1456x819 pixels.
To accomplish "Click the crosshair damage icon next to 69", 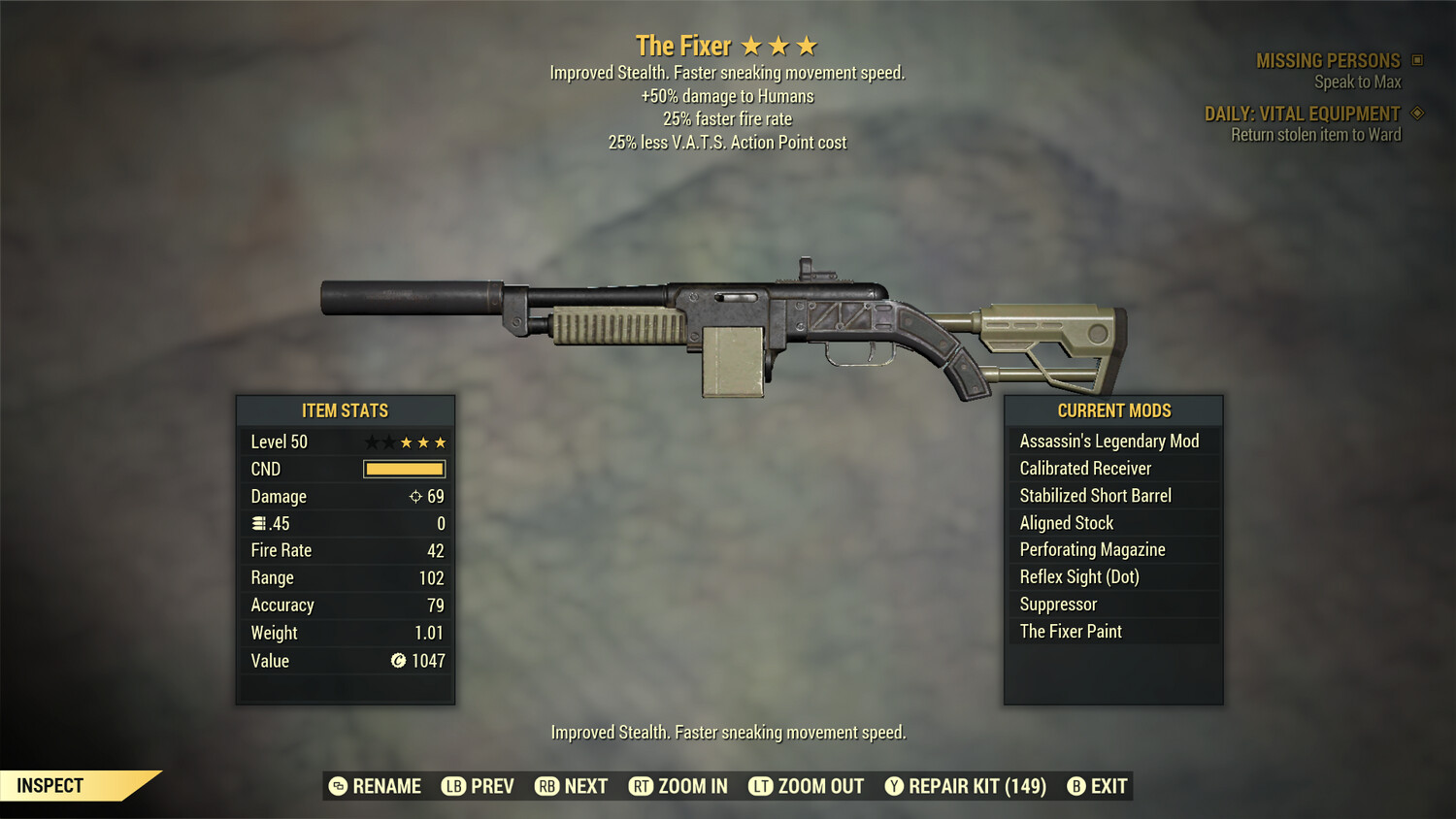I will 417,496.
